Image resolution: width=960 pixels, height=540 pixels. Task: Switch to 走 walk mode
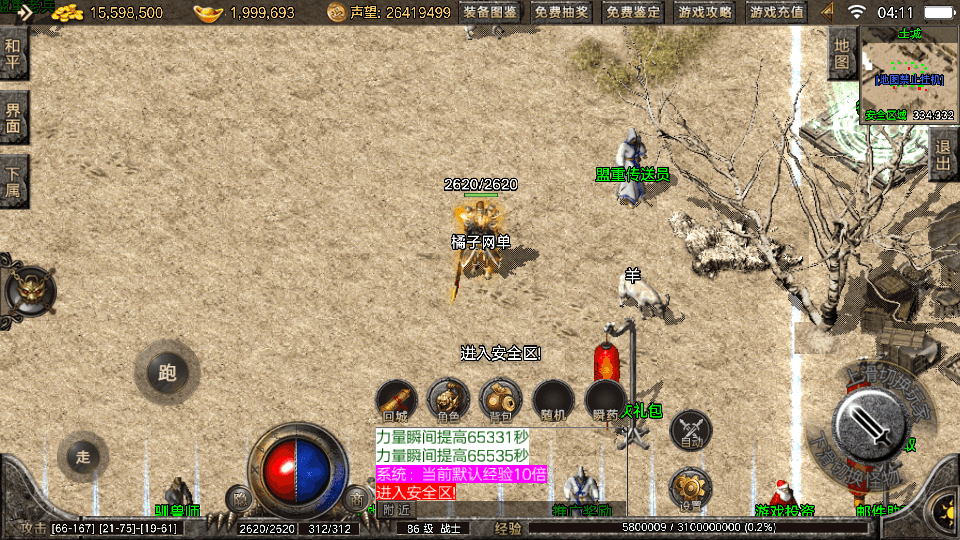(83, 457)
